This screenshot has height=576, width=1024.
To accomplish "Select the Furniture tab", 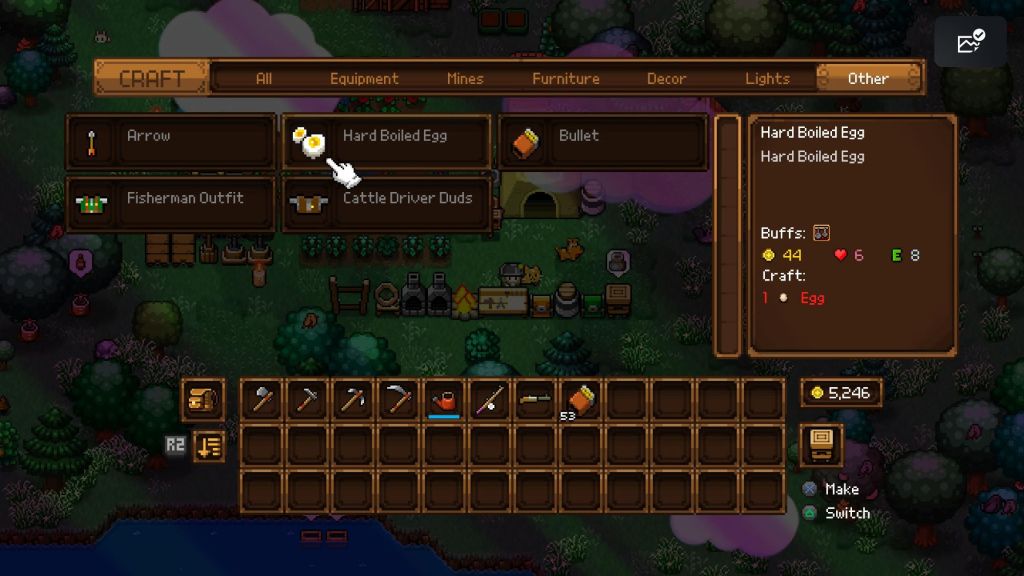I will [x=566, y=78].
